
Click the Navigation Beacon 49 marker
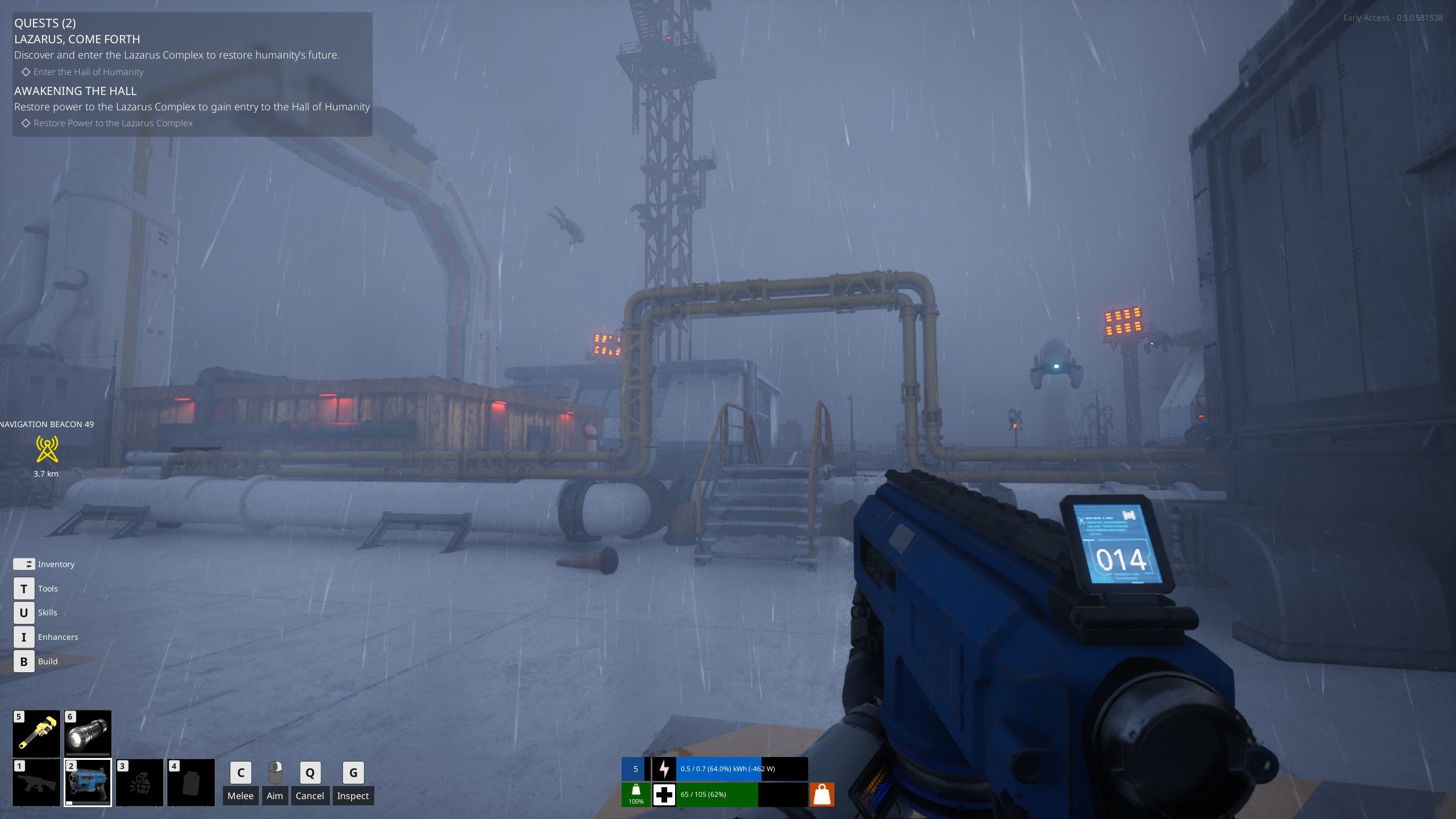47,449
